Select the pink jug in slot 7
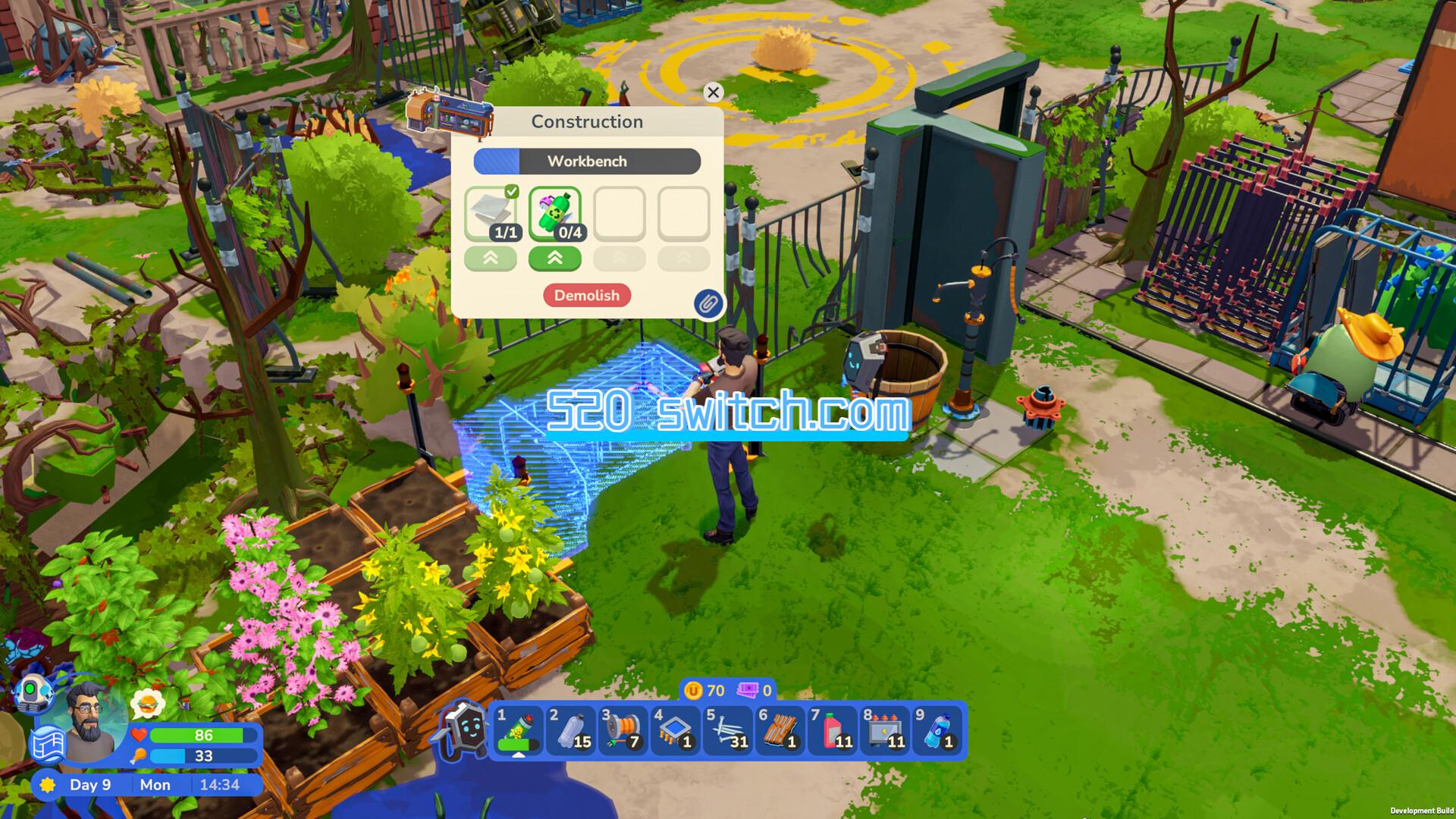This screenshot has height=819, width=1456. coord(833,731)
